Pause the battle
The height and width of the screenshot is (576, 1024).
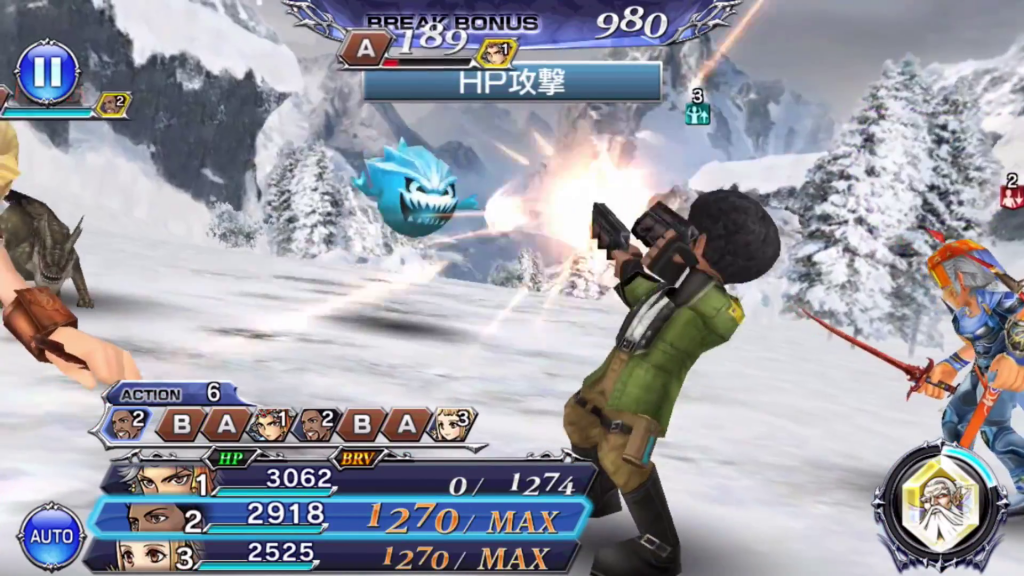coord(47,71)
